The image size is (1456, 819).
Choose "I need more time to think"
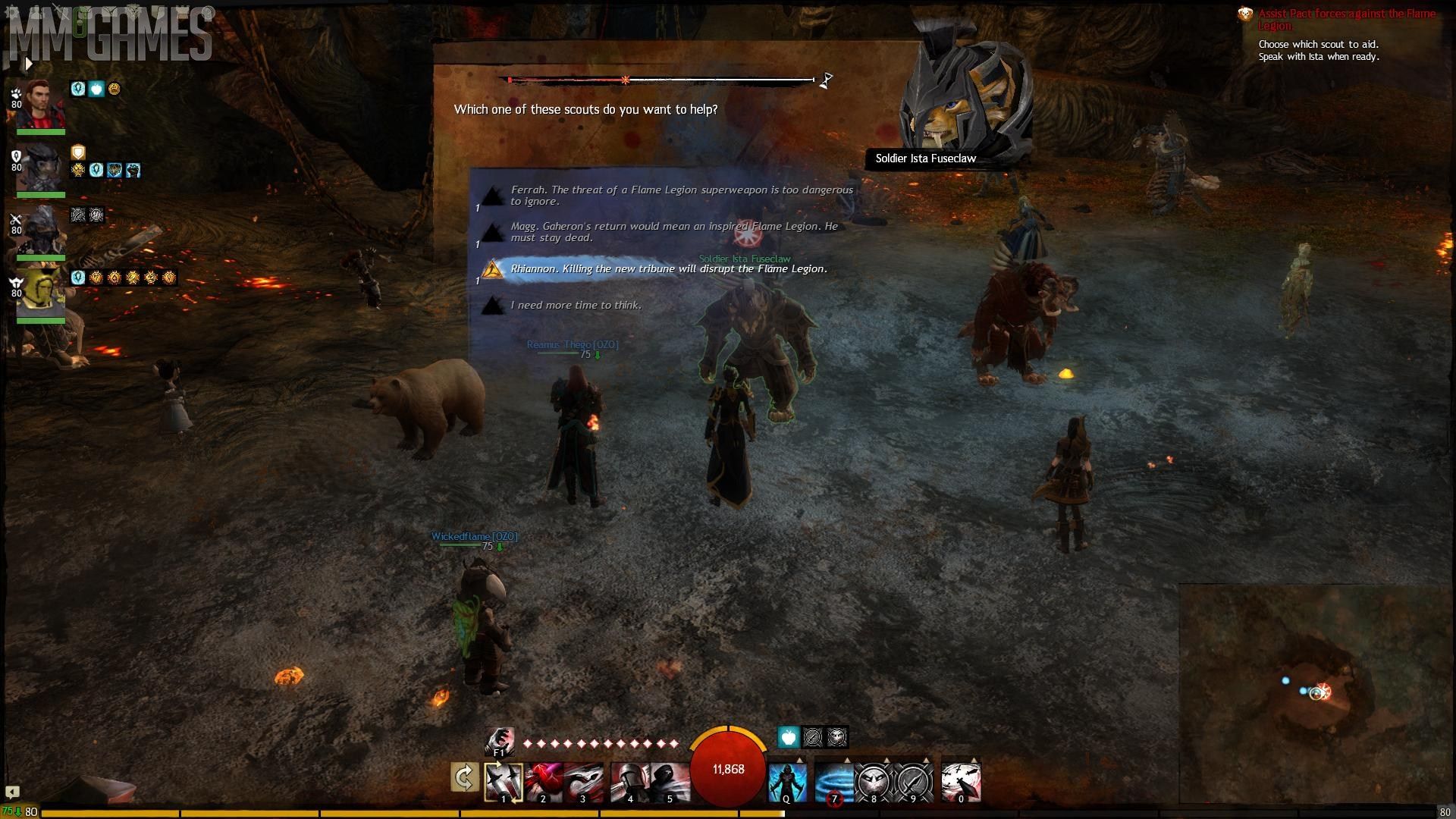click(576, 306)
